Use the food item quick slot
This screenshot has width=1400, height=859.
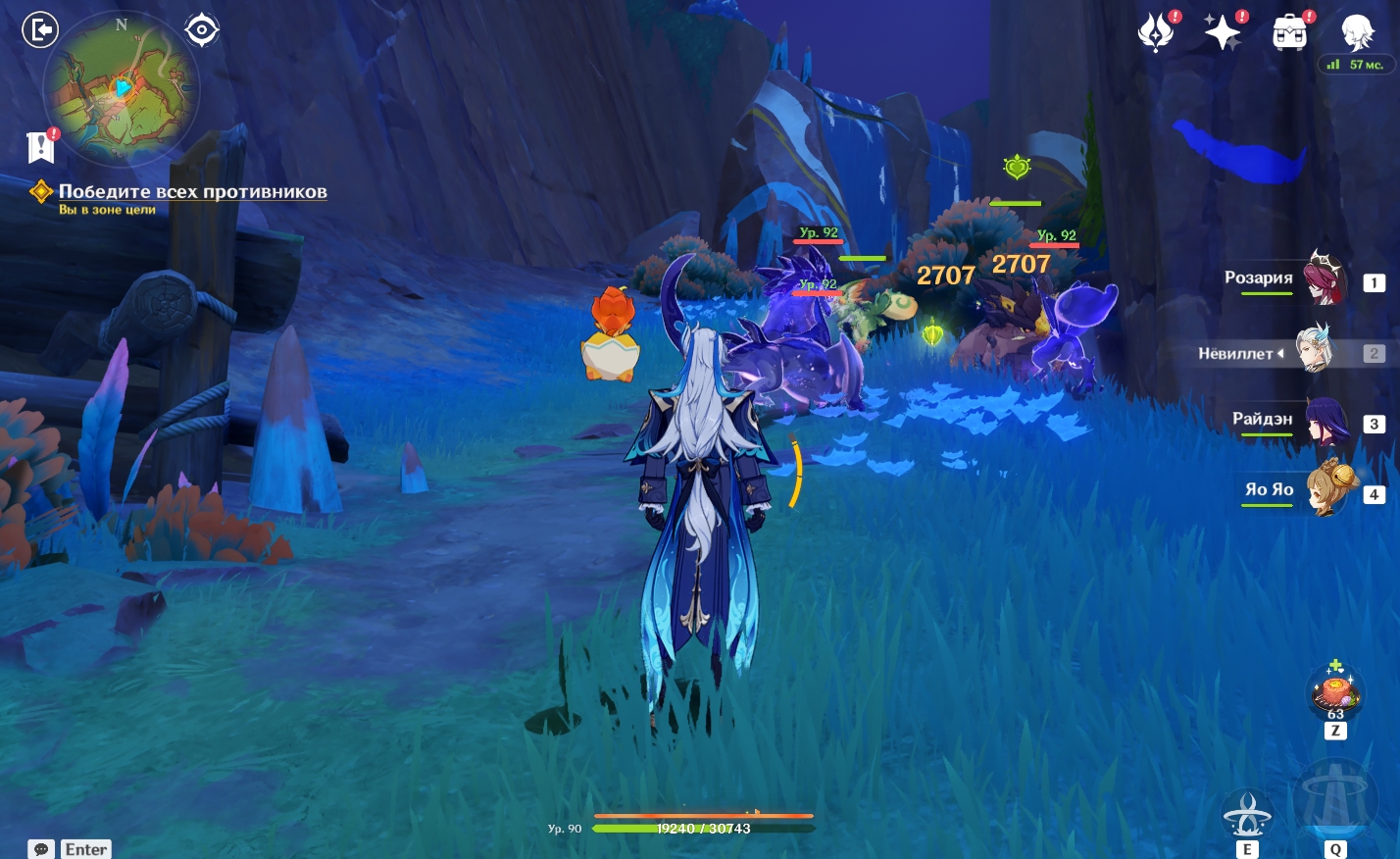(x=1334, y=692)
